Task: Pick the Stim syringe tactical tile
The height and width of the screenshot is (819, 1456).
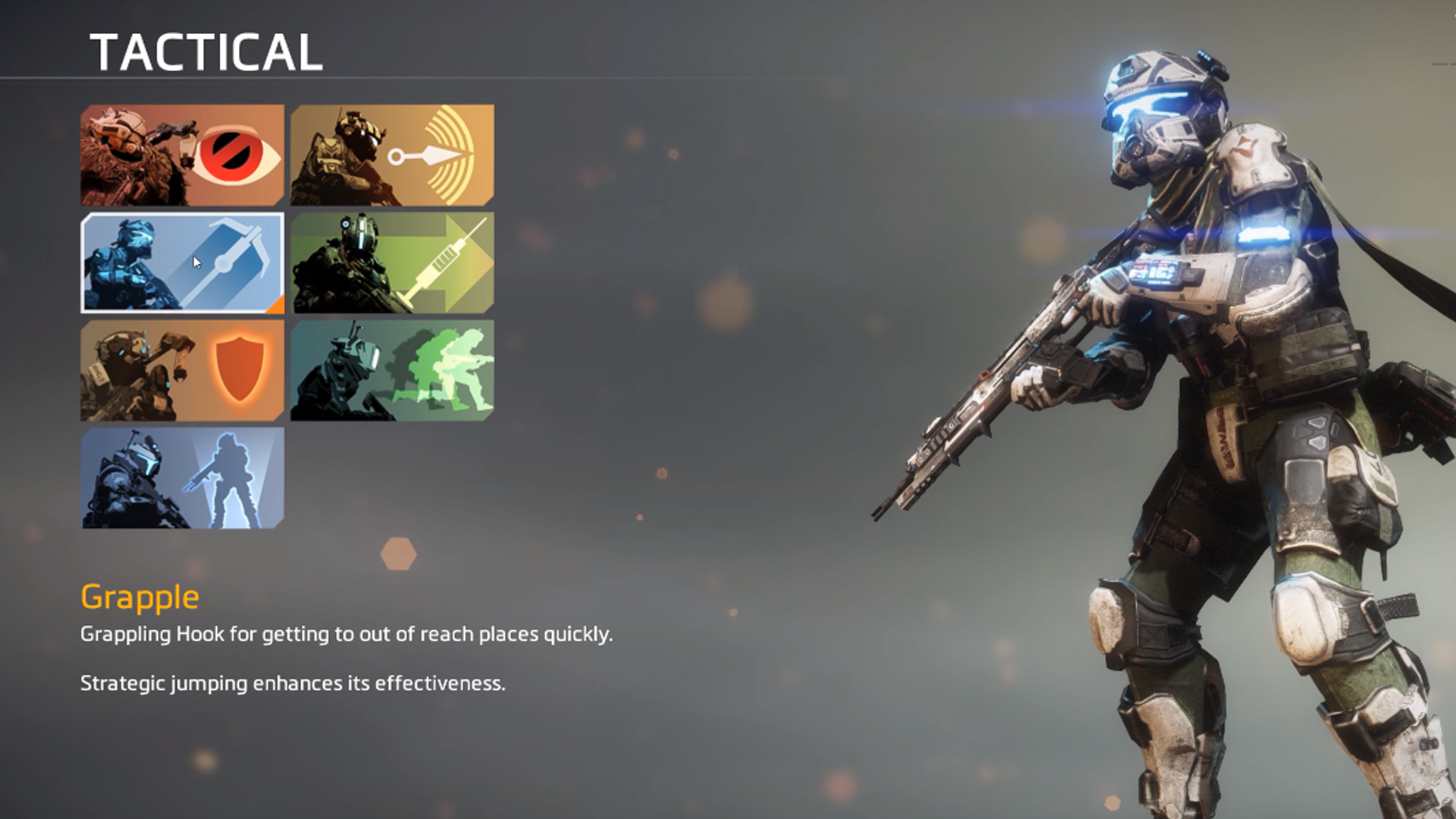Action: click(392, 262)
